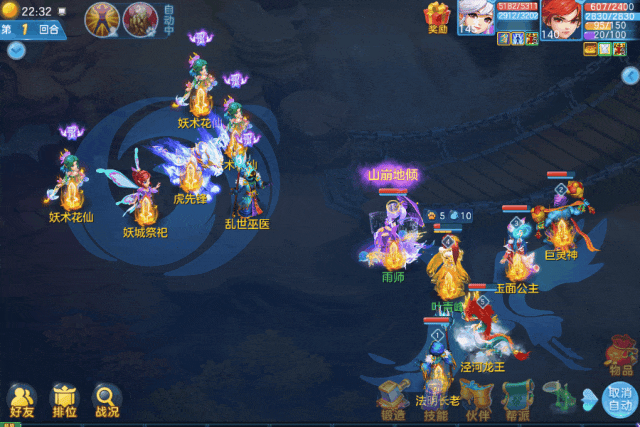Expand the side panel with left arrow

pos(630,75)
